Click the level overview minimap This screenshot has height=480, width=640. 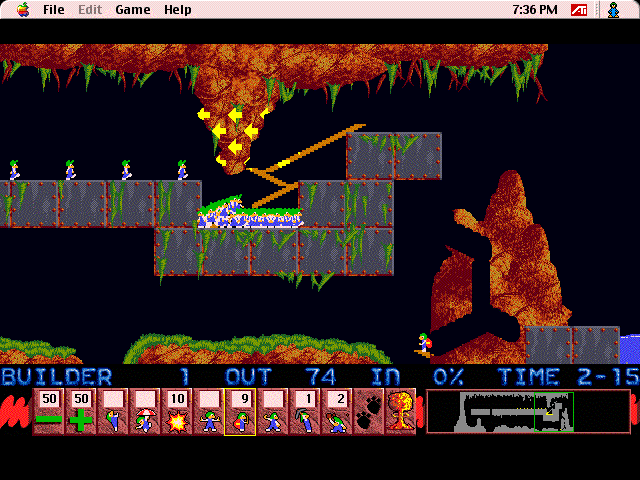tap(527, 411)
